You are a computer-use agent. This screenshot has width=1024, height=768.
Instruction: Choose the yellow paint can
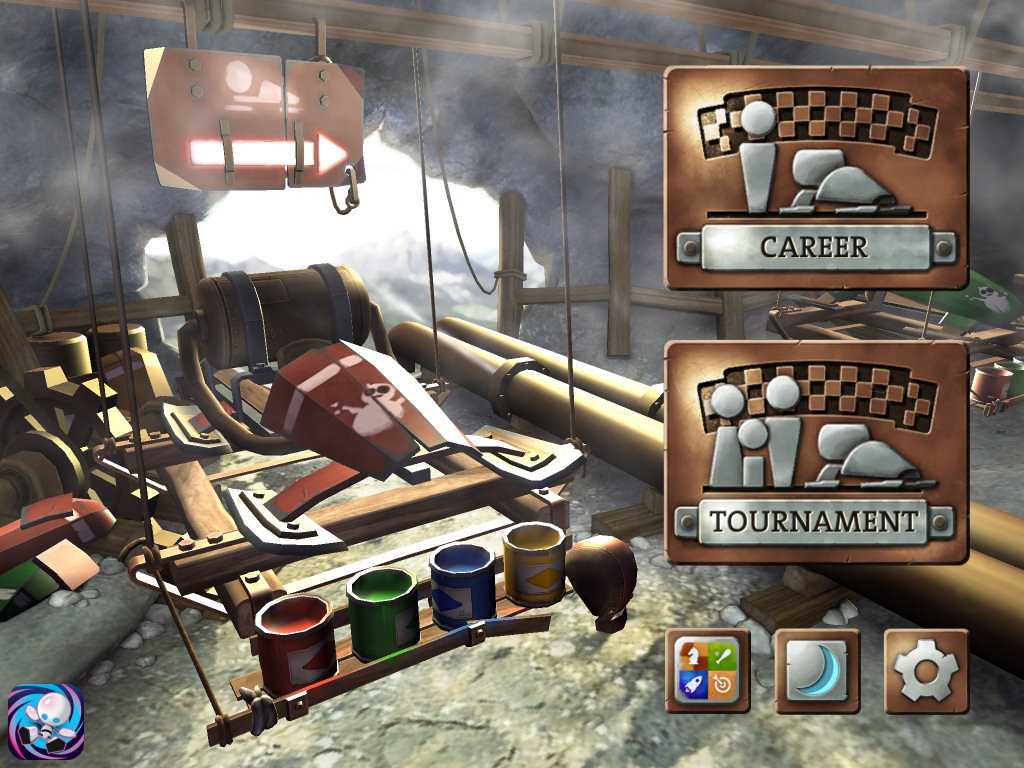coord(534,562)
